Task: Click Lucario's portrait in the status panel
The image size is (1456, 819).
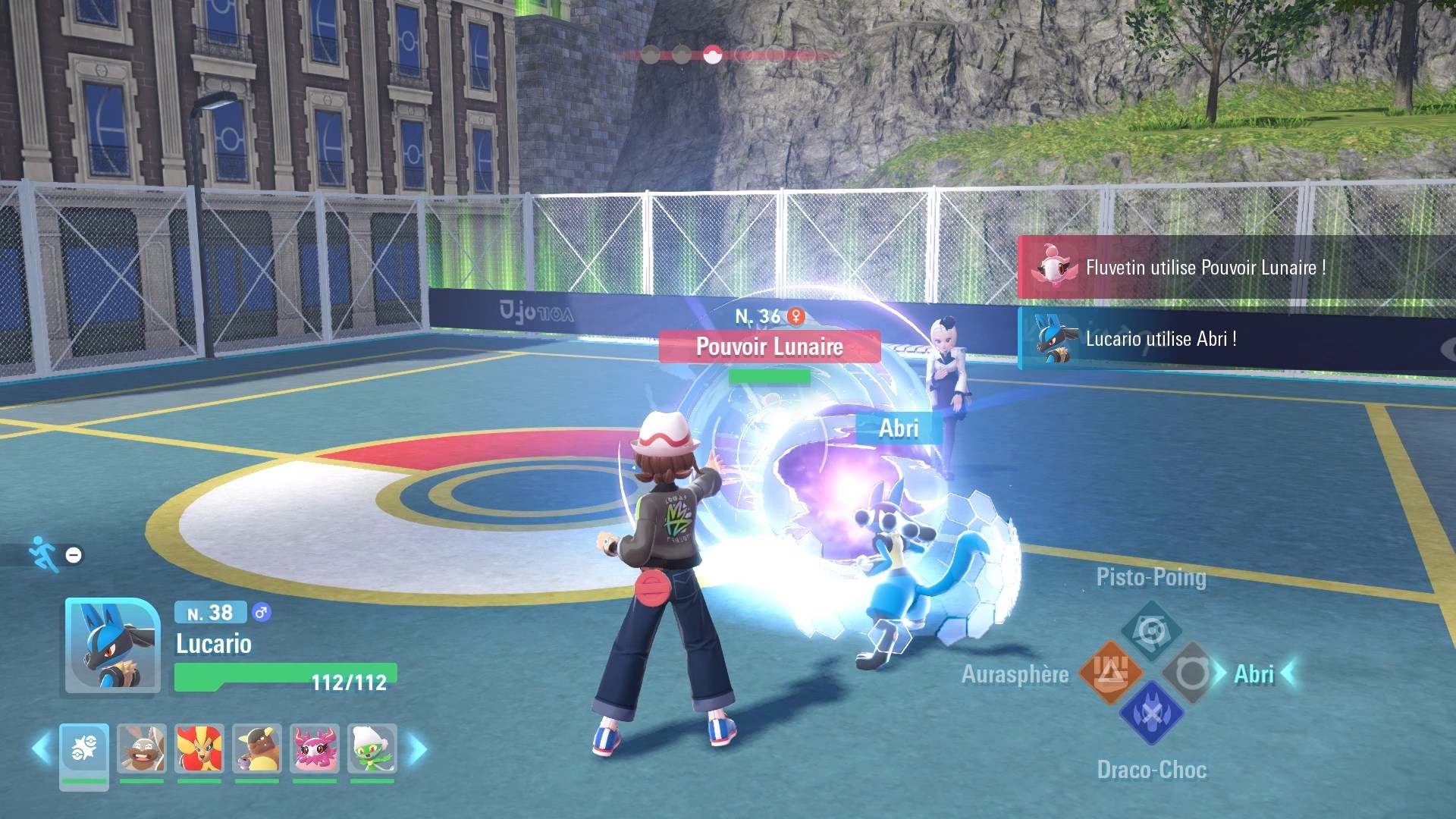Action: pyautogui.click(x=112, y=645)
